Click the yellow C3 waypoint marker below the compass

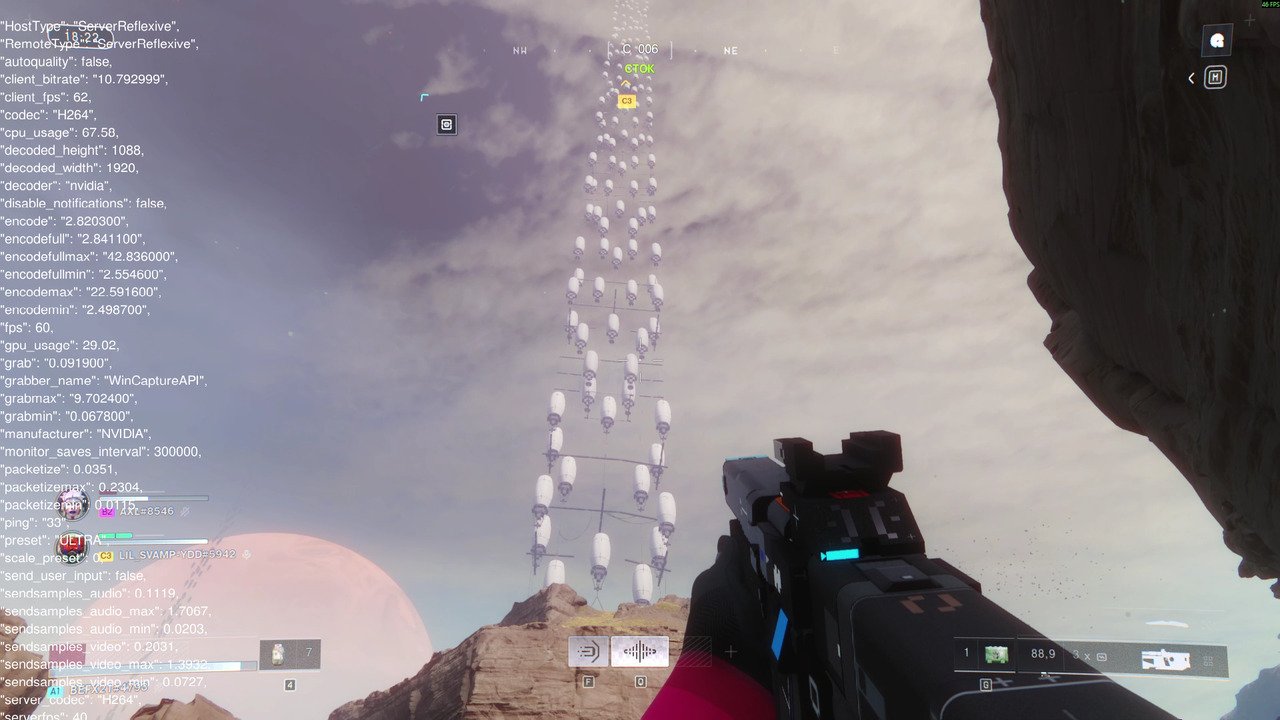[x=625, y=100]
